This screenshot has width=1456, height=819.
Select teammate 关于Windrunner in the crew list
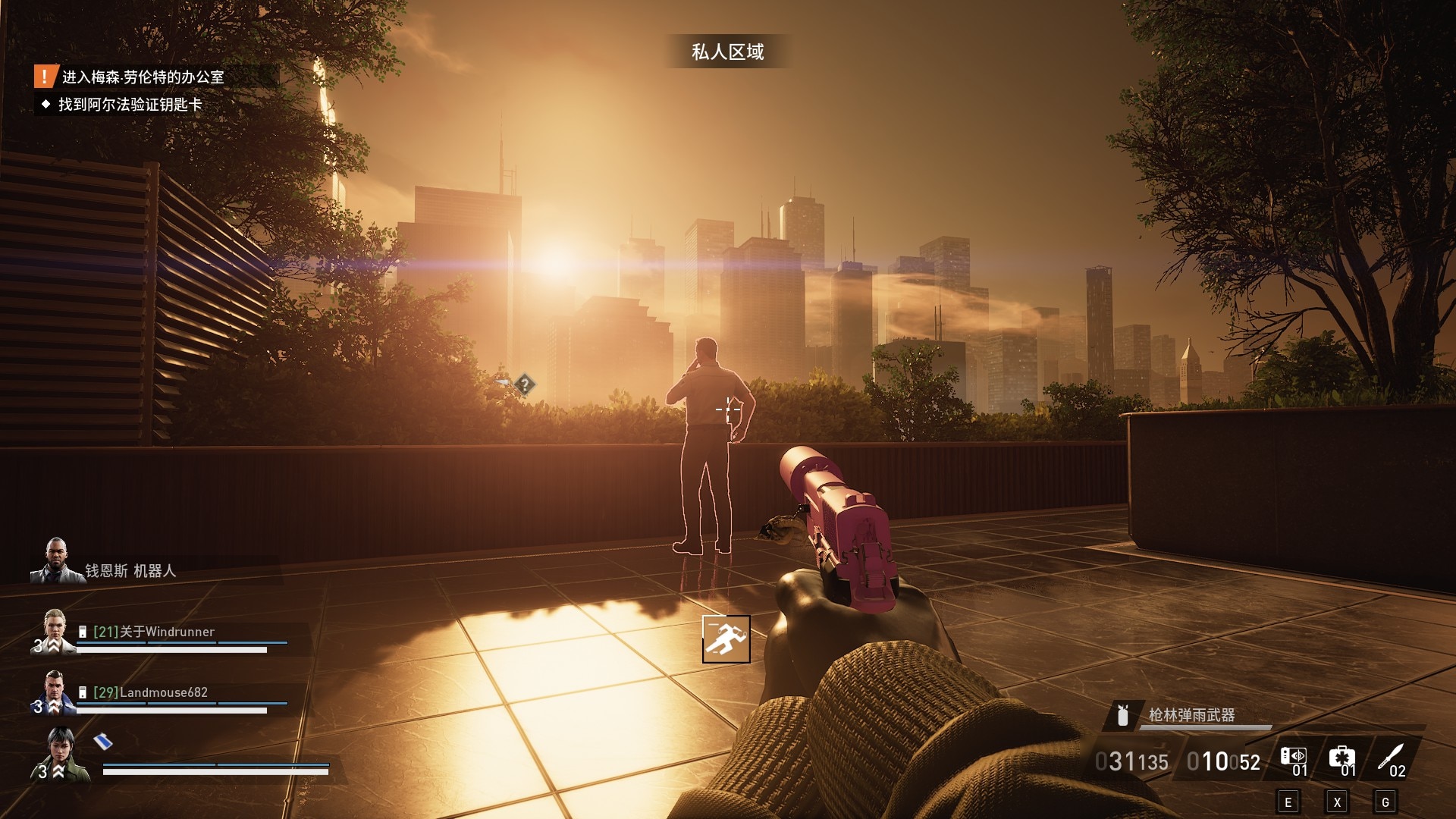154,632
